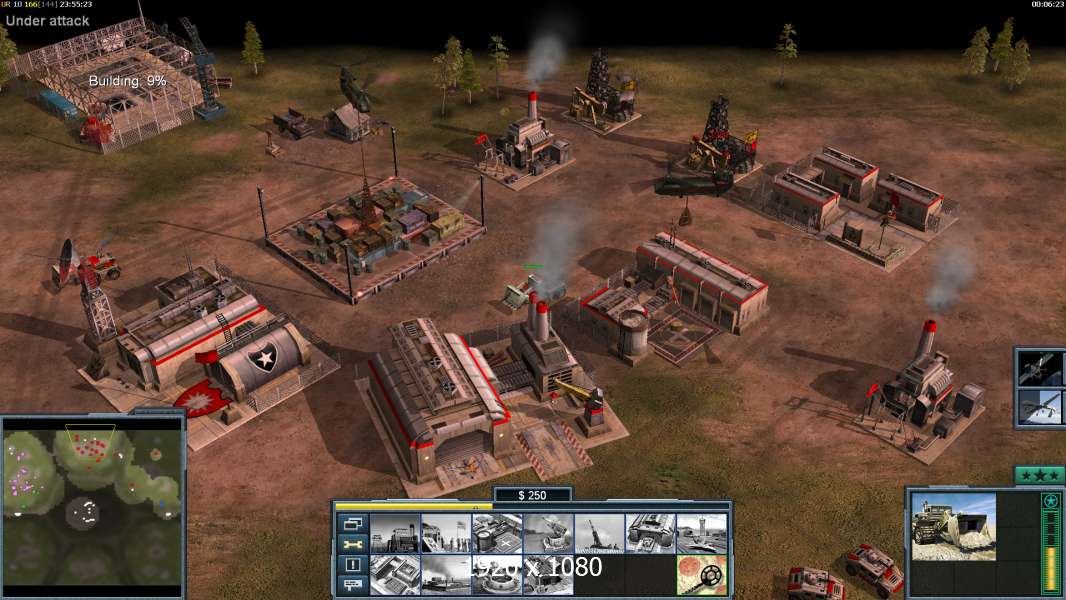Click the overlapping windows button

(x=353, y=523)
